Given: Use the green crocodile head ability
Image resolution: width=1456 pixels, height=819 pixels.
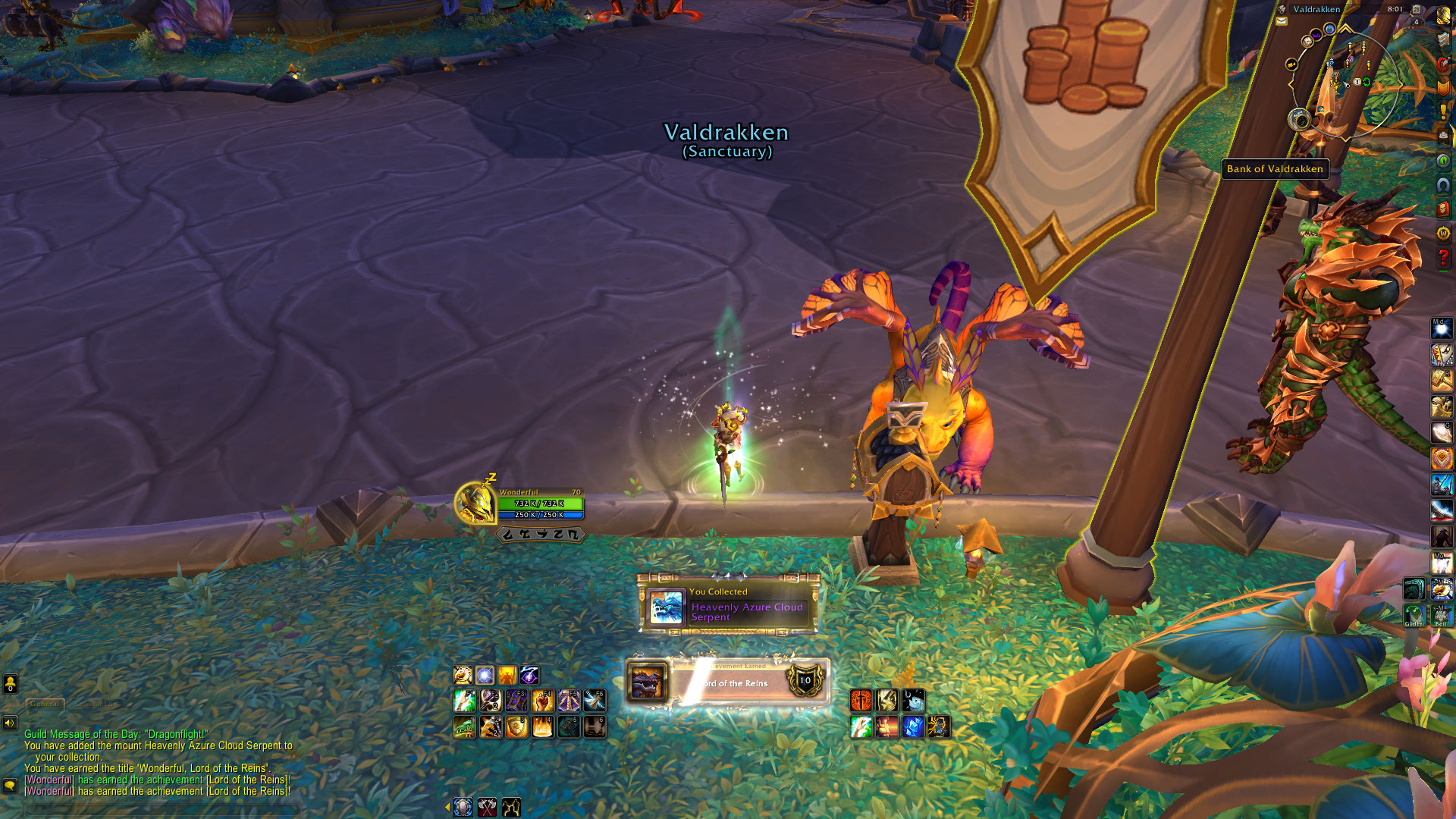Looking at the screenshot, I should [464, 727].
